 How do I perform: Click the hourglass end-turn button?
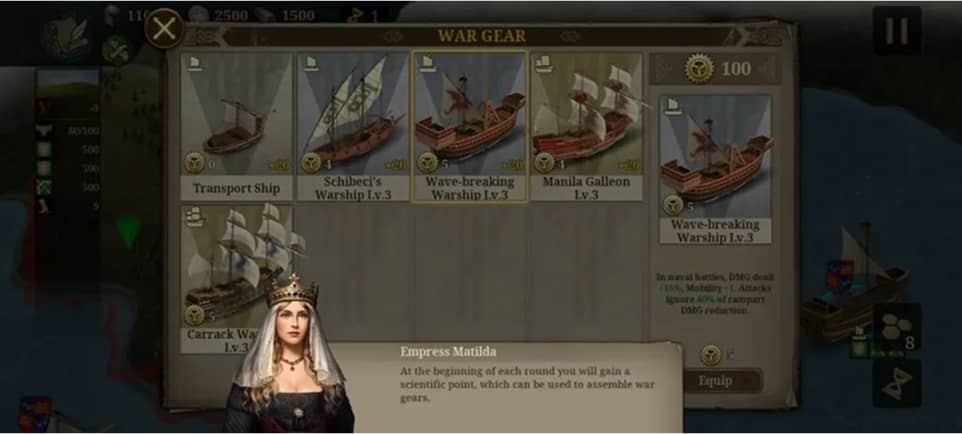[x=896, y=383]
